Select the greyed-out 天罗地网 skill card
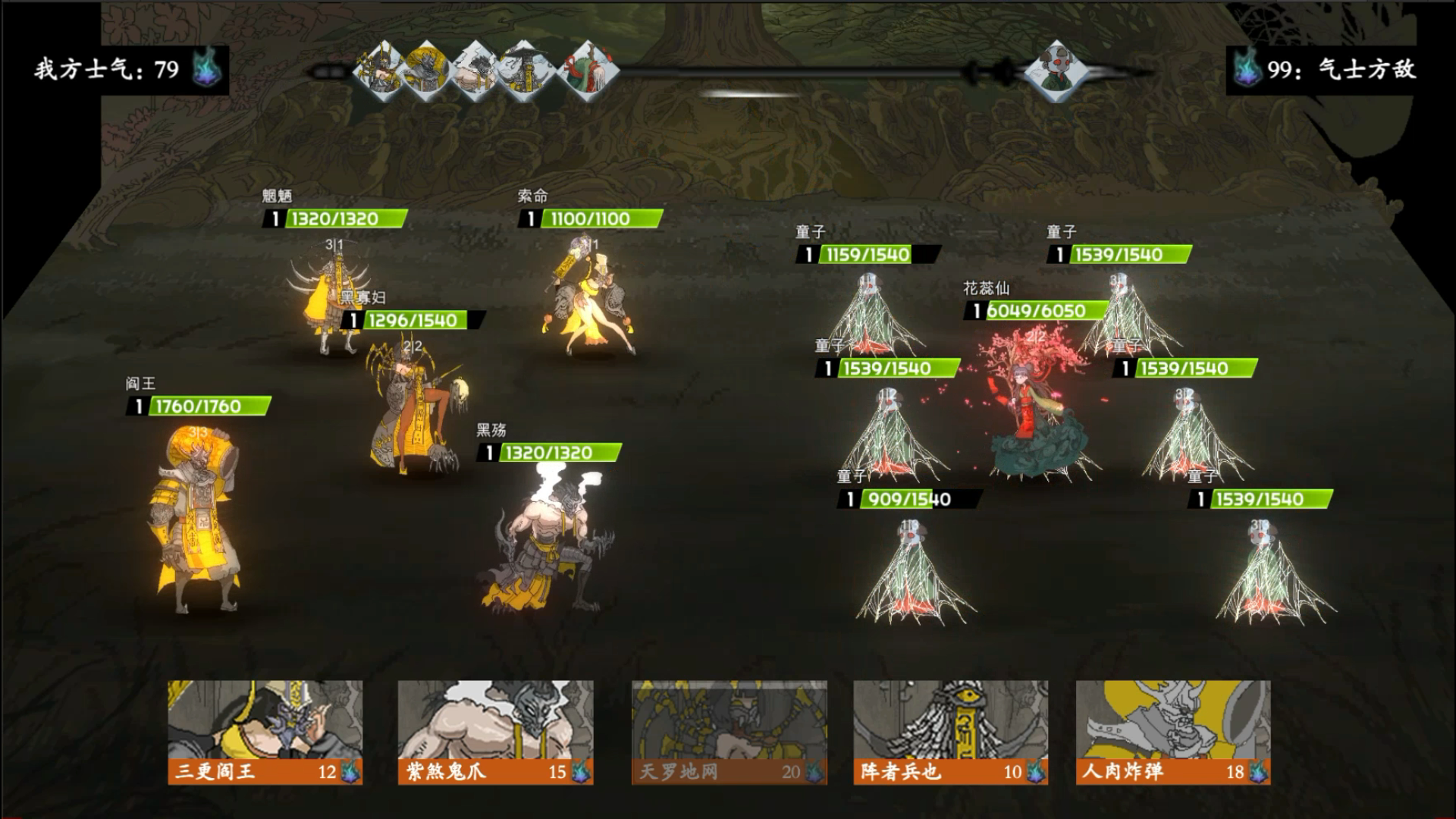This screenshot has width=1456, height=819. click(729, 732)
